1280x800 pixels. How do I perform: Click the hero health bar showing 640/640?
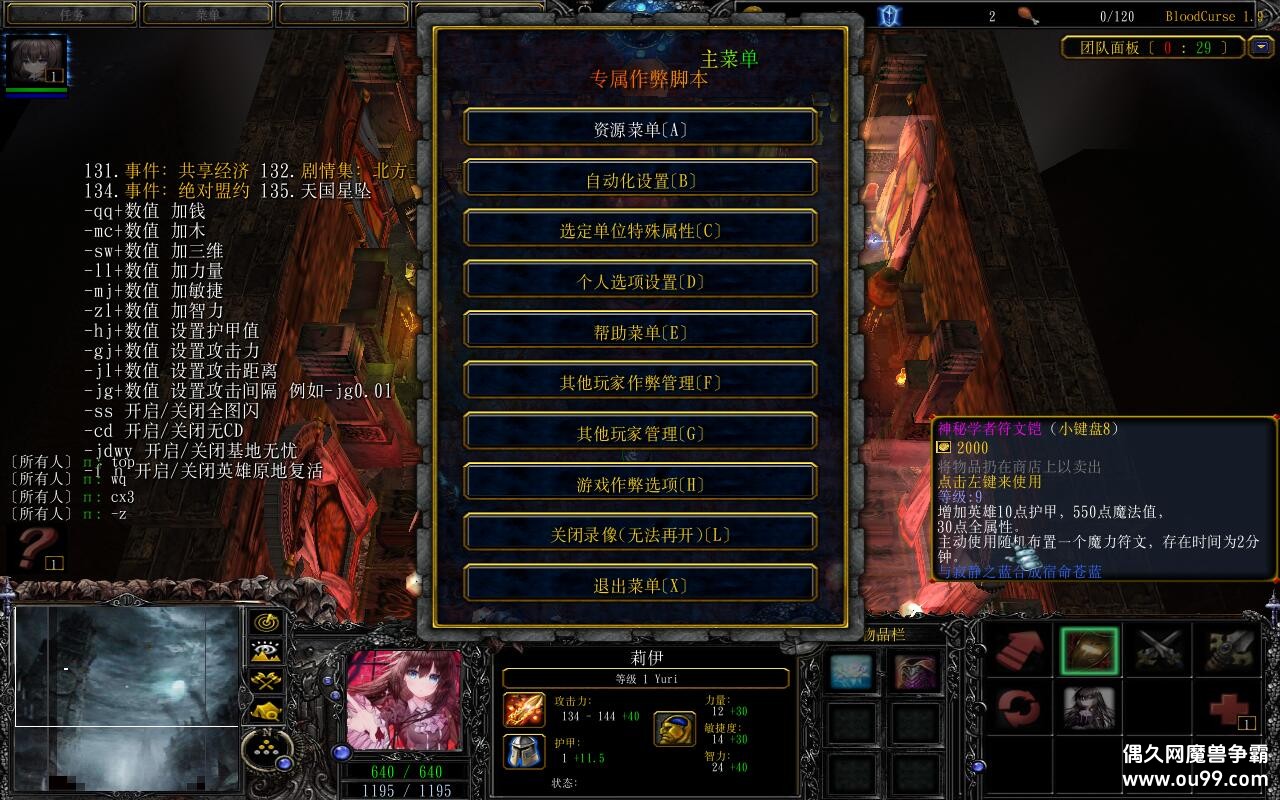[x=409, y=772]
